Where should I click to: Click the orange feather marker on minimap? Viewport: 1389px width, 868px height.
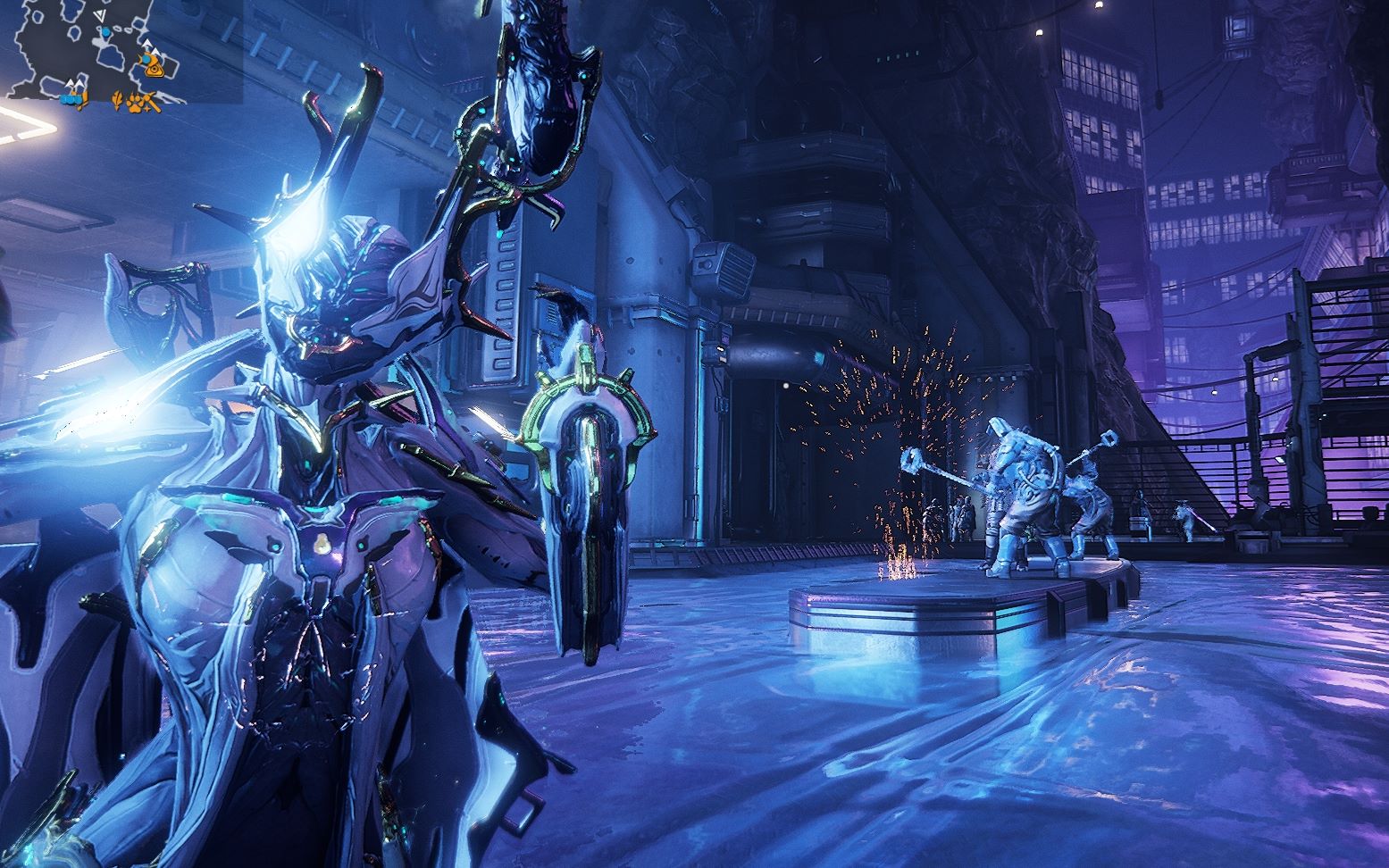click(x=117, y=100)
